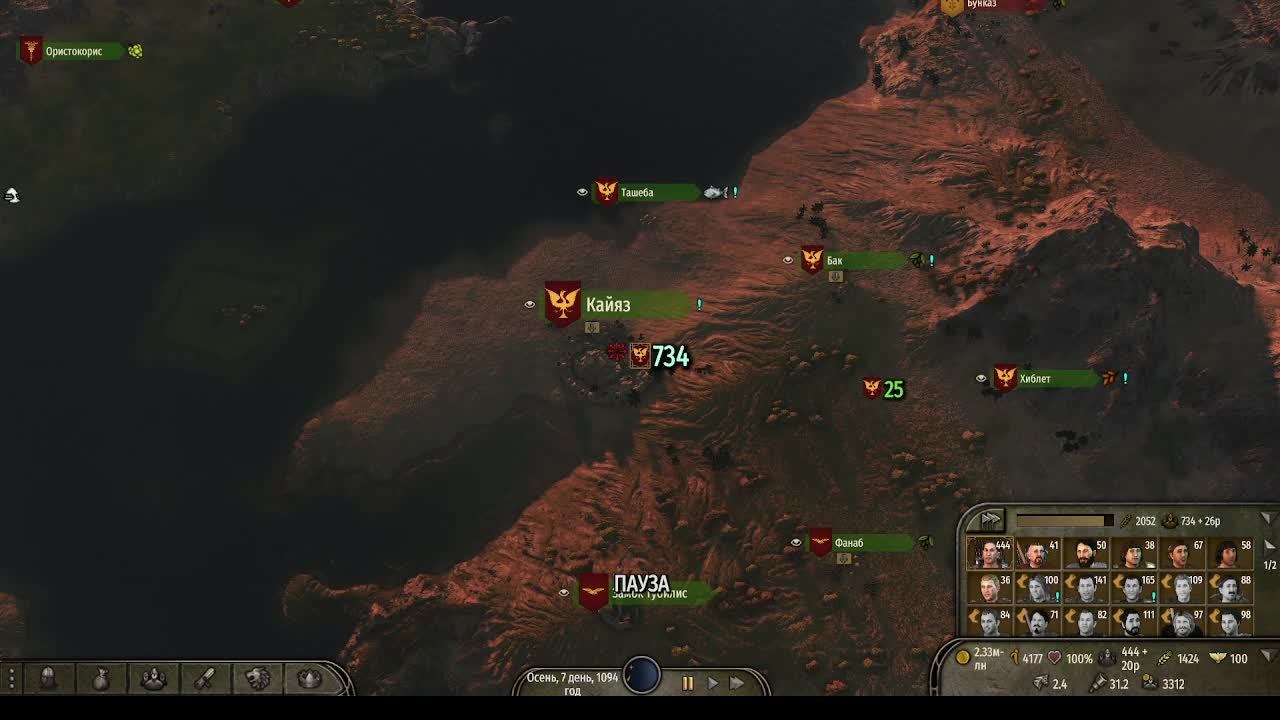This screenshot has height=720, width=1280.
Task: Open the party screen with the bird icon
Action: pyautogui.click(x=152, y=679)
